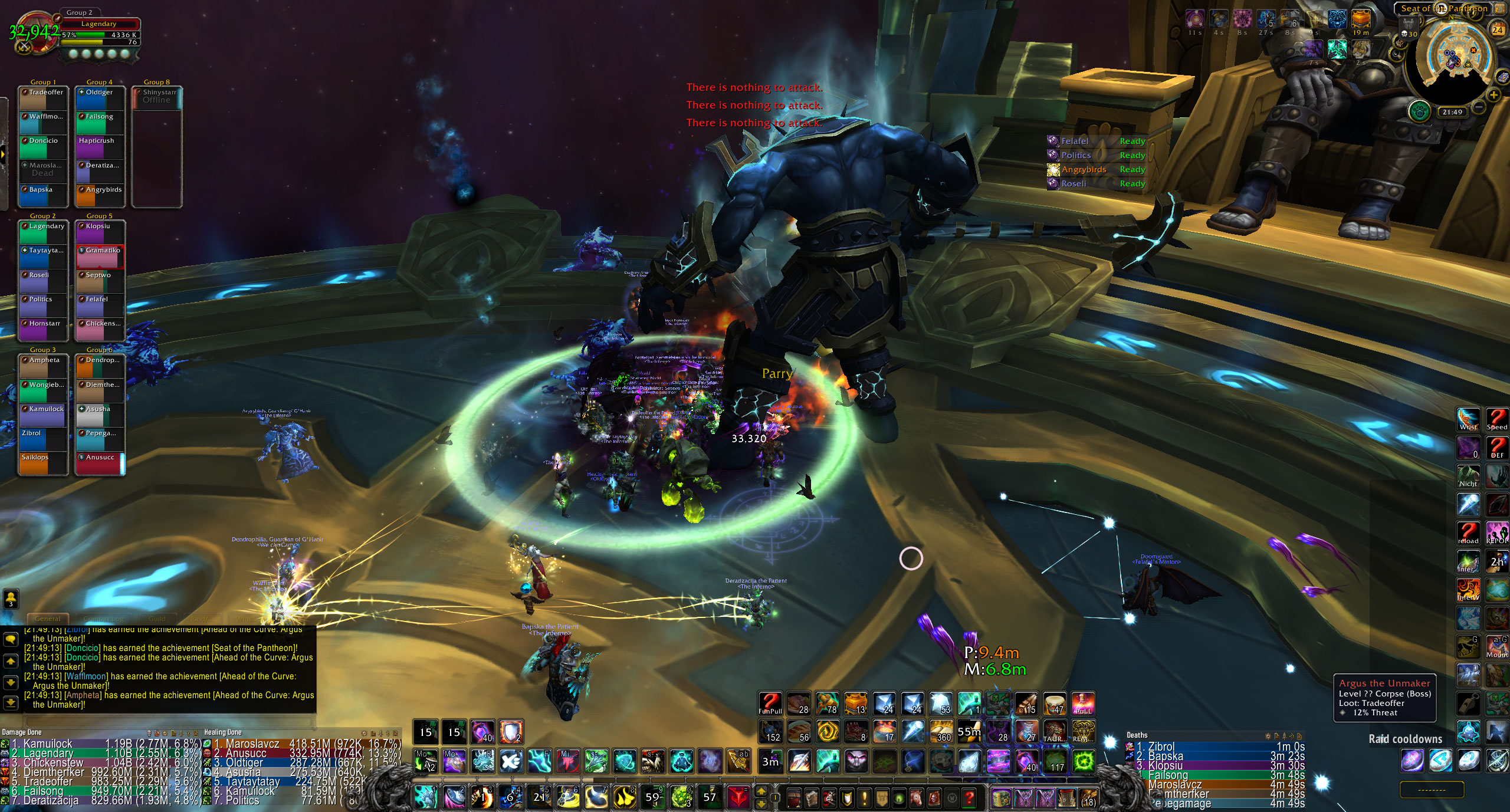Select Tradeoffer in the Group 1 raid frame
This screenshot has width=1510, height=812.
tap(42, 99)
